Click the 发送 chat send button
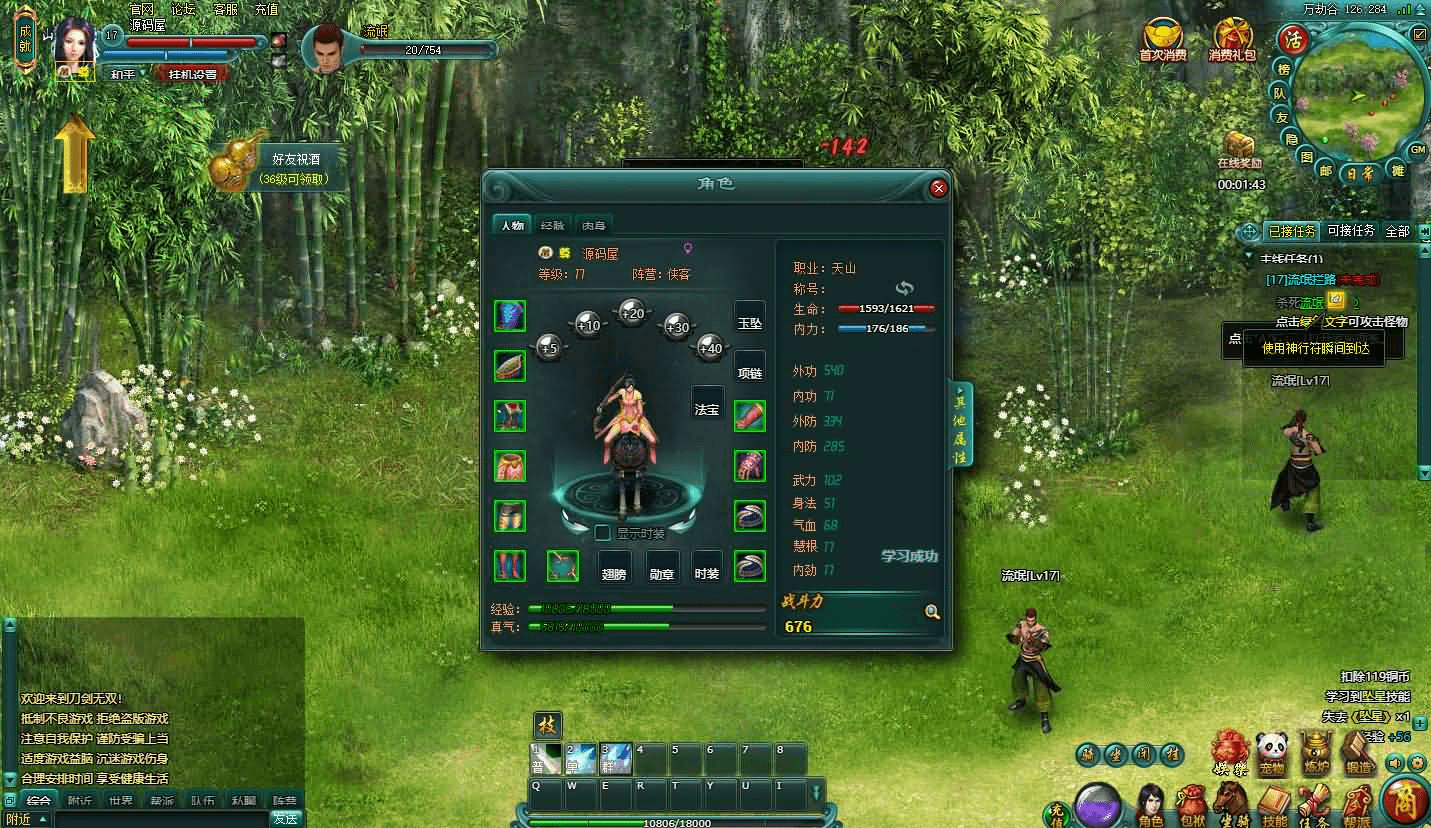Screen dimensions: 1431x828 click(x=286, y=819)
